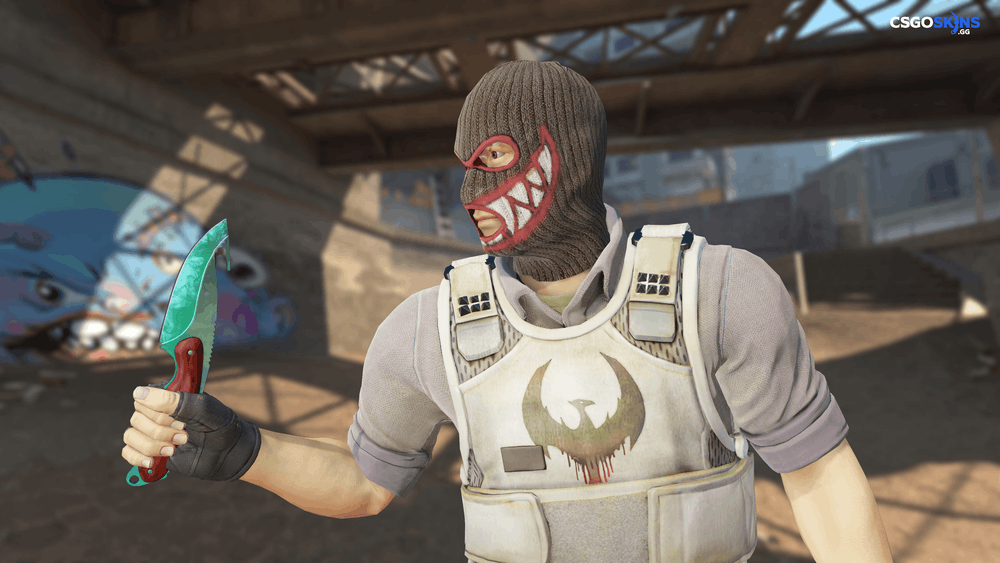Click the CSGOSKINS.GG watermark logo
This screenshot has width=1000, height=563.
[x=936, y=23]
